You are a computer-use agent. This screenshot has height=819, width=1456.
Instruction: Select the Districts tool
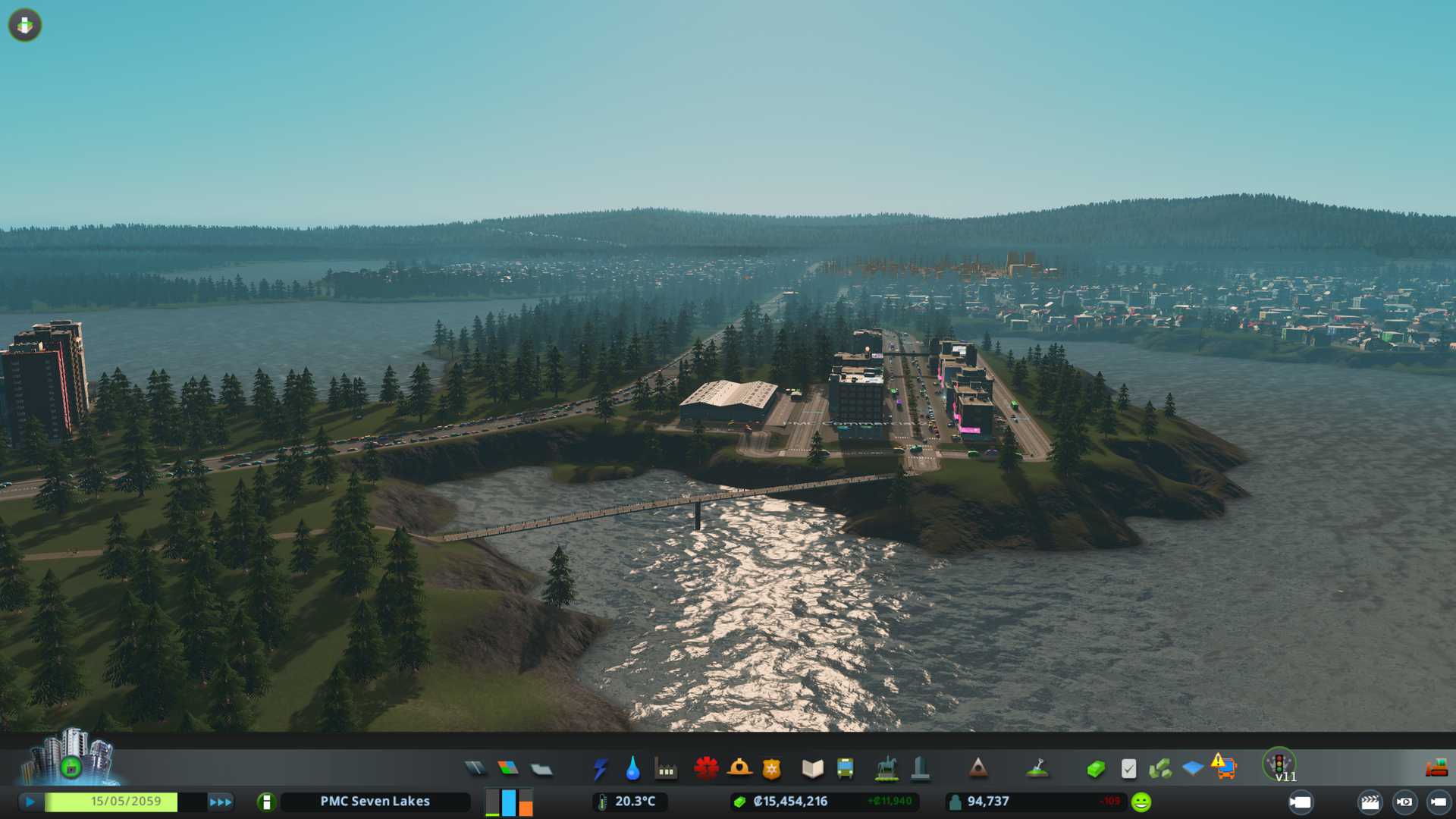click(541, 769)
